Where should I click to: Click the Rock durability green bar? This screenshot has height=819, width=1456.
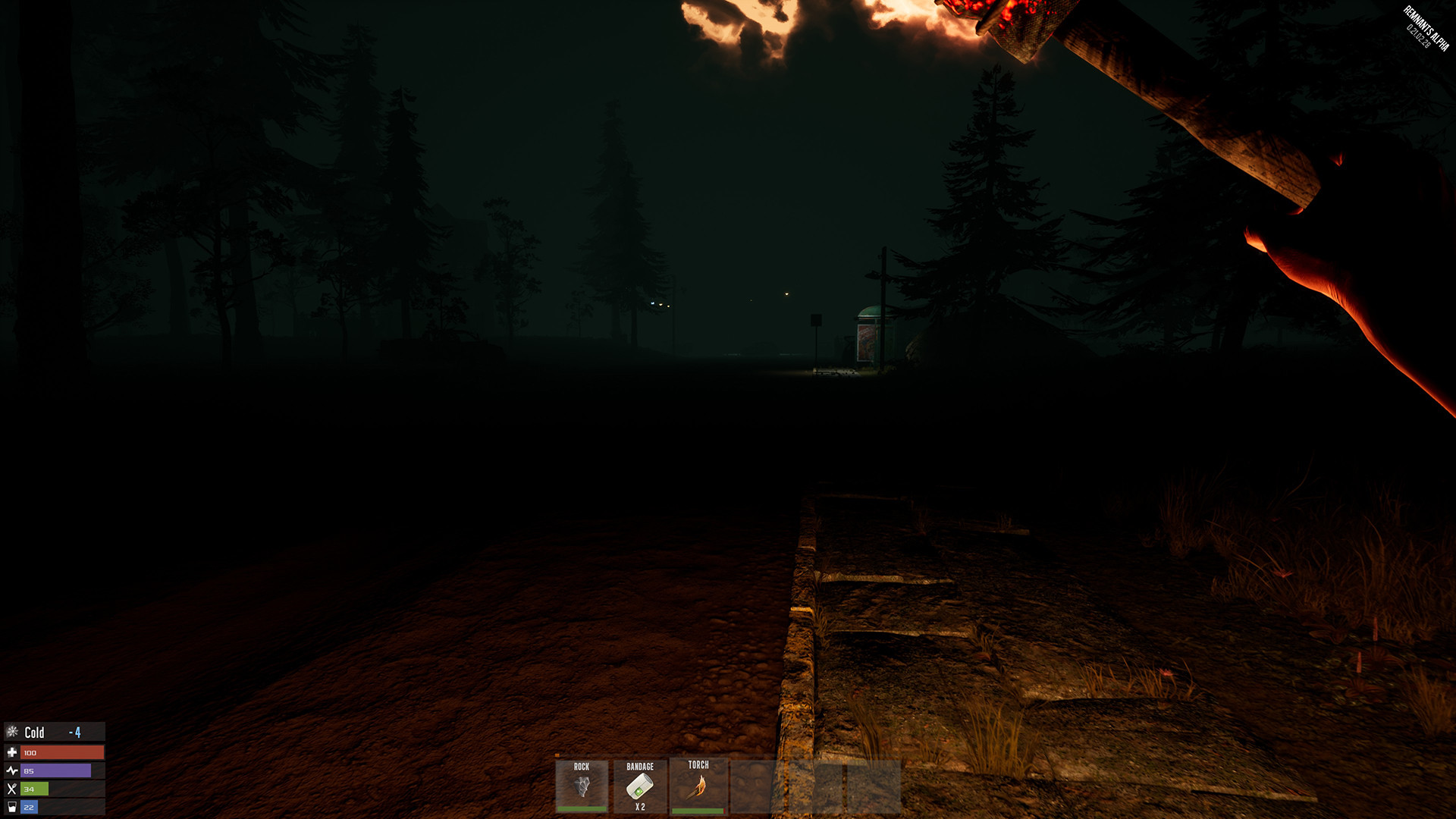click(x=582, y=808)
